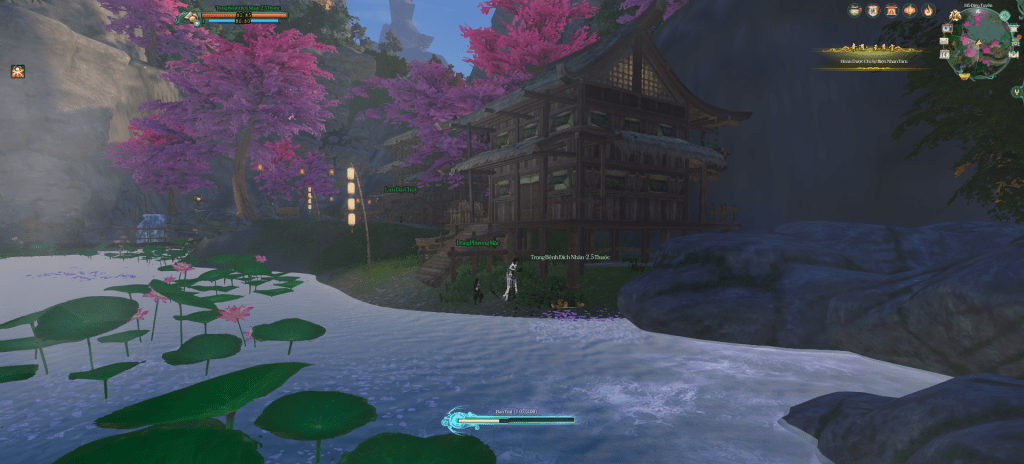Click the gold ingot button below the minimap
This screenshot has width=1024, height=464.
tap(964, 76)
